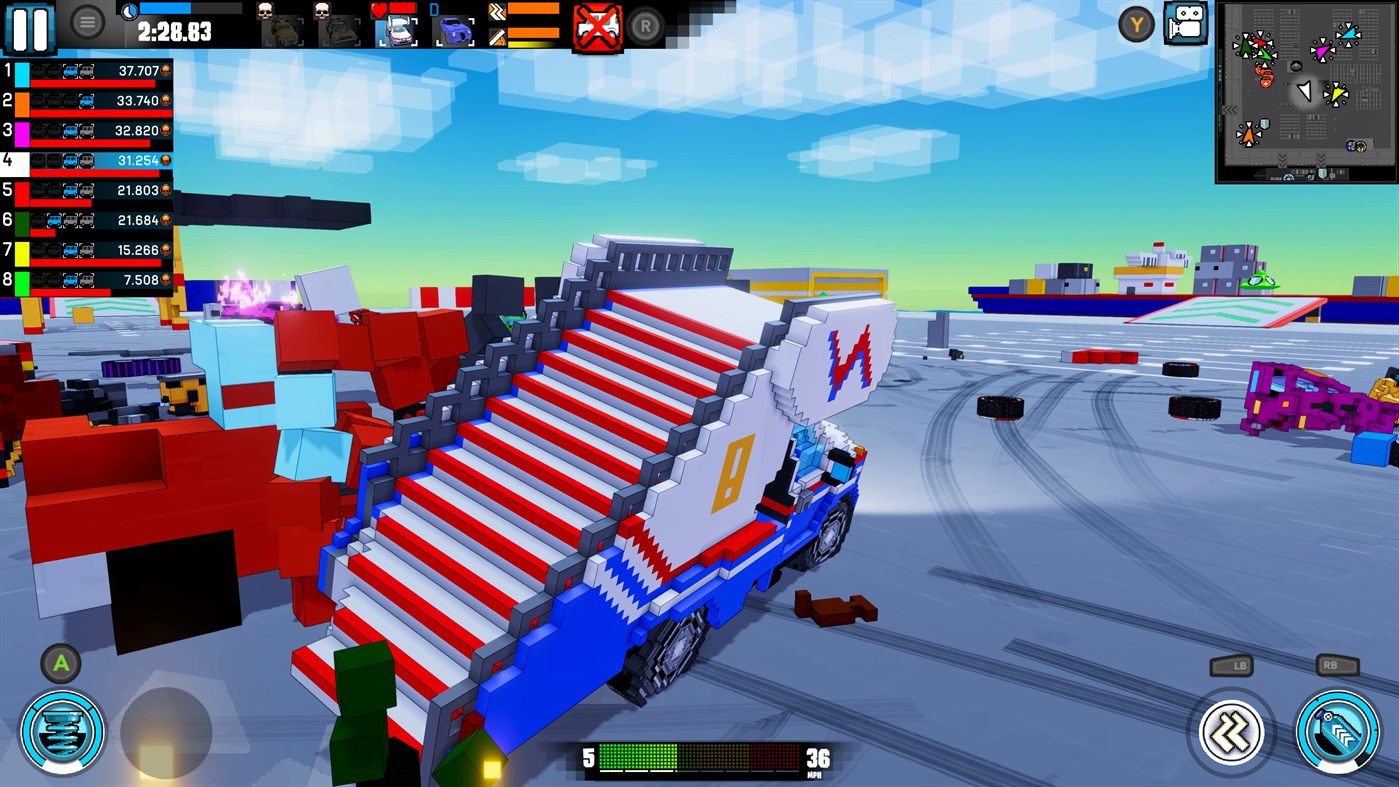The height and width of the screenshot is (787, 1399).
Task: Click the wrecked car indicator with red X
Action: 597,24
